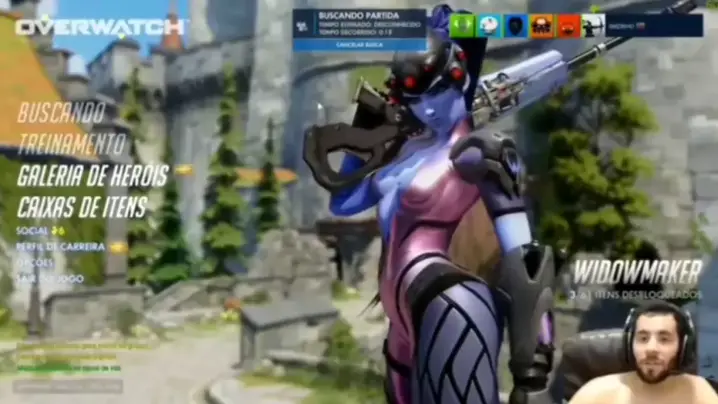Open Galeria de Heróis
Image resolution: width=718 pixels, height=404 pixels.
tap(92, 176)
